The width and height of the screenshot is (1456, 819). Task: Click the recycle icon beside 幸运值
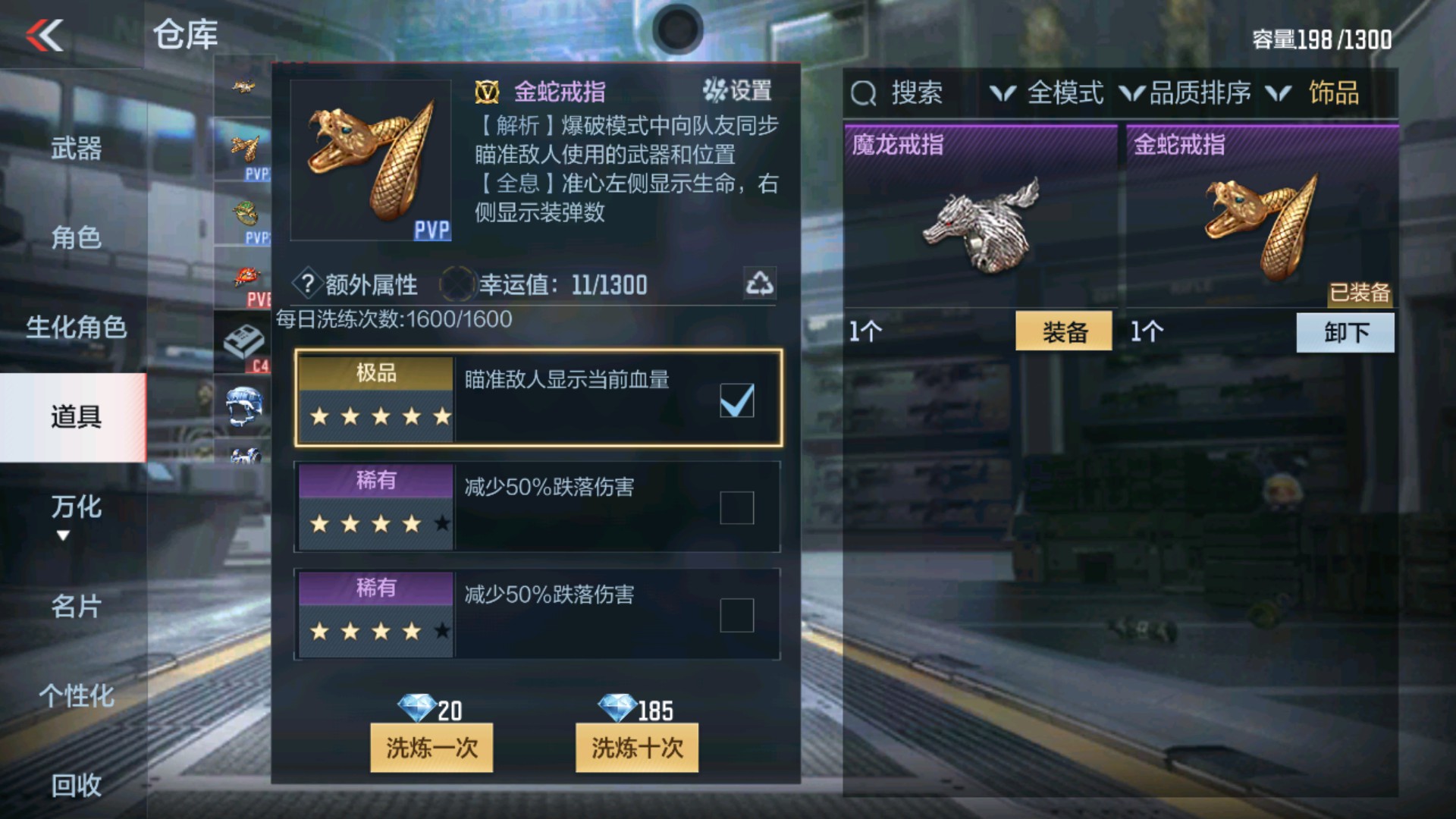(761, 284)
